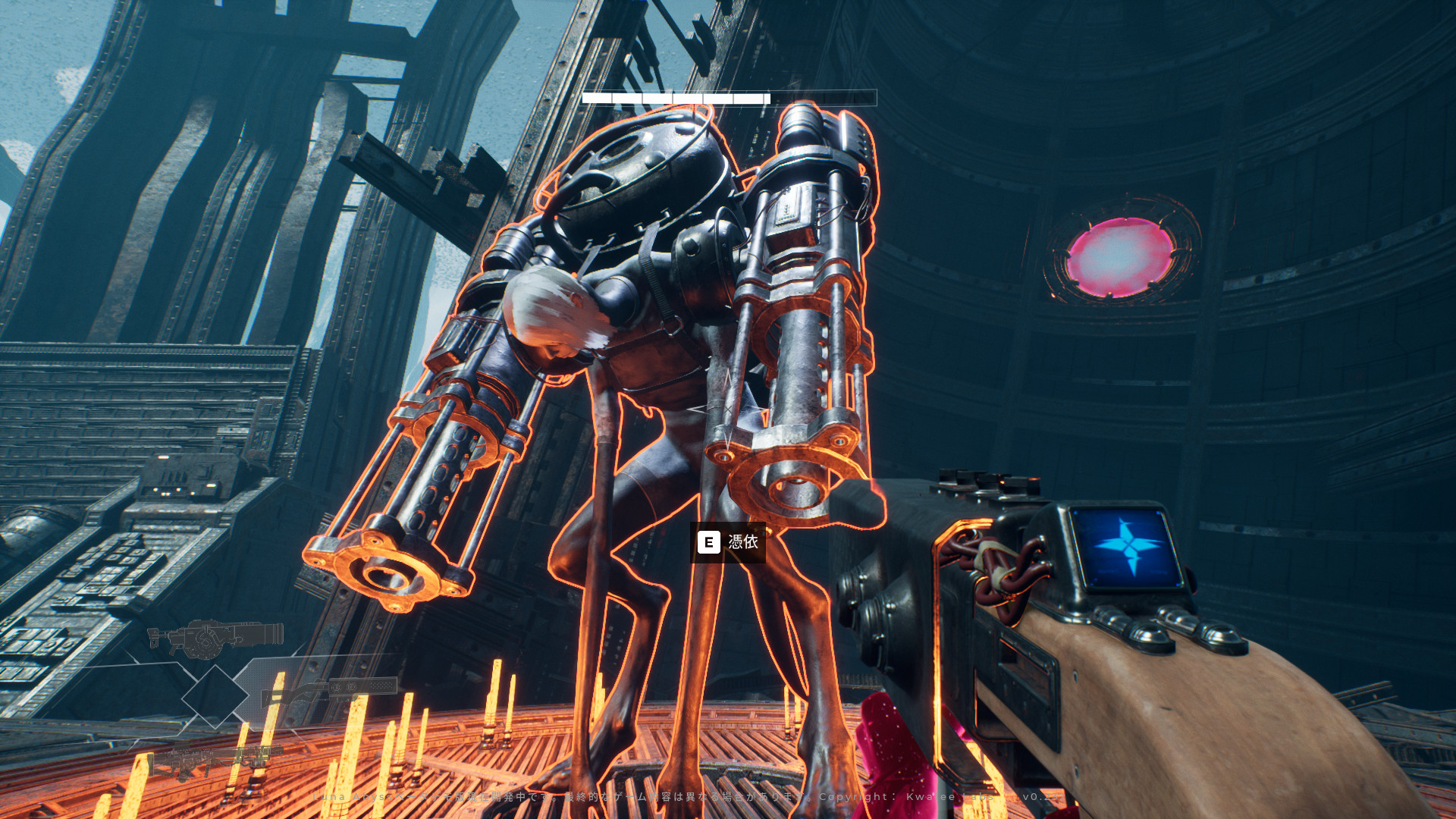
Task: Select the drum-magazine heavy gun icon
Action: (x=216, y=638)
